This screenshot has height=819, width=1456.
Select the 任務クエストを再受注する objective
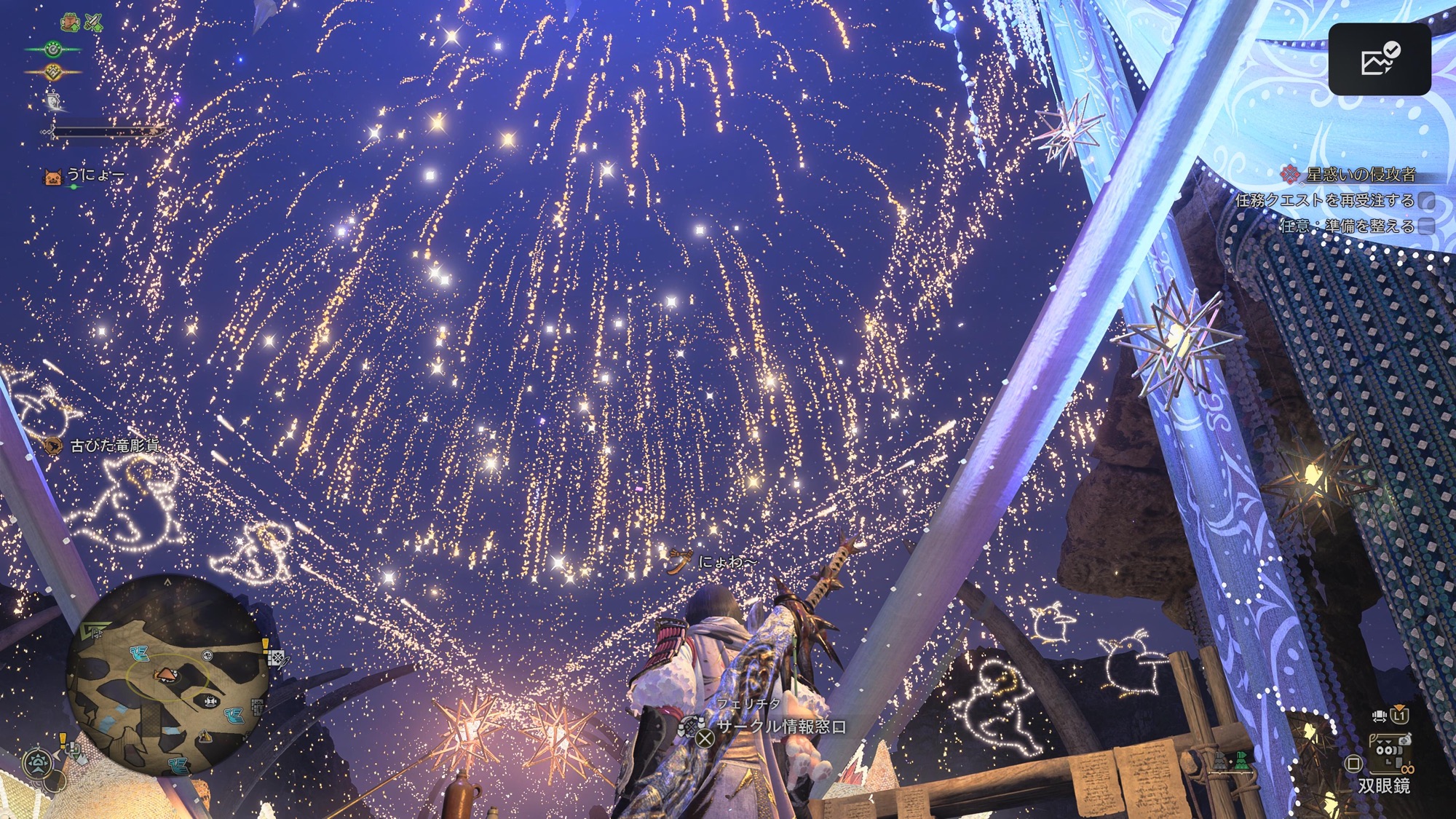tap(1325, 200)
